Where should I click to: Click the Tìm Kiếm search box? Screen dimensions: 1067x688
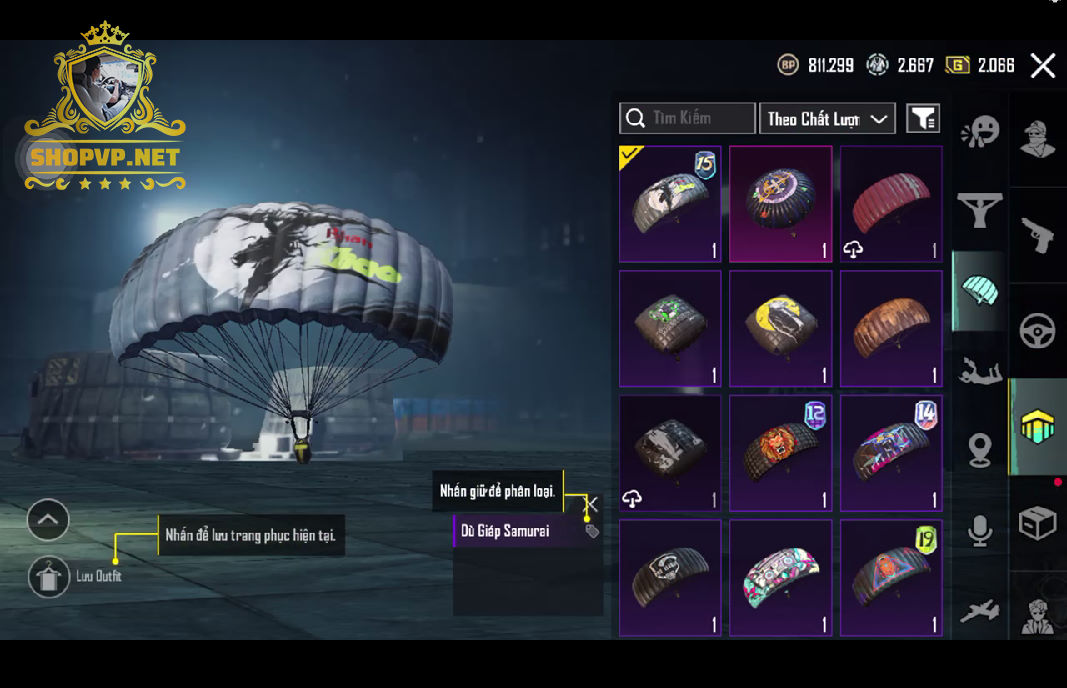[x=687, y=118]
